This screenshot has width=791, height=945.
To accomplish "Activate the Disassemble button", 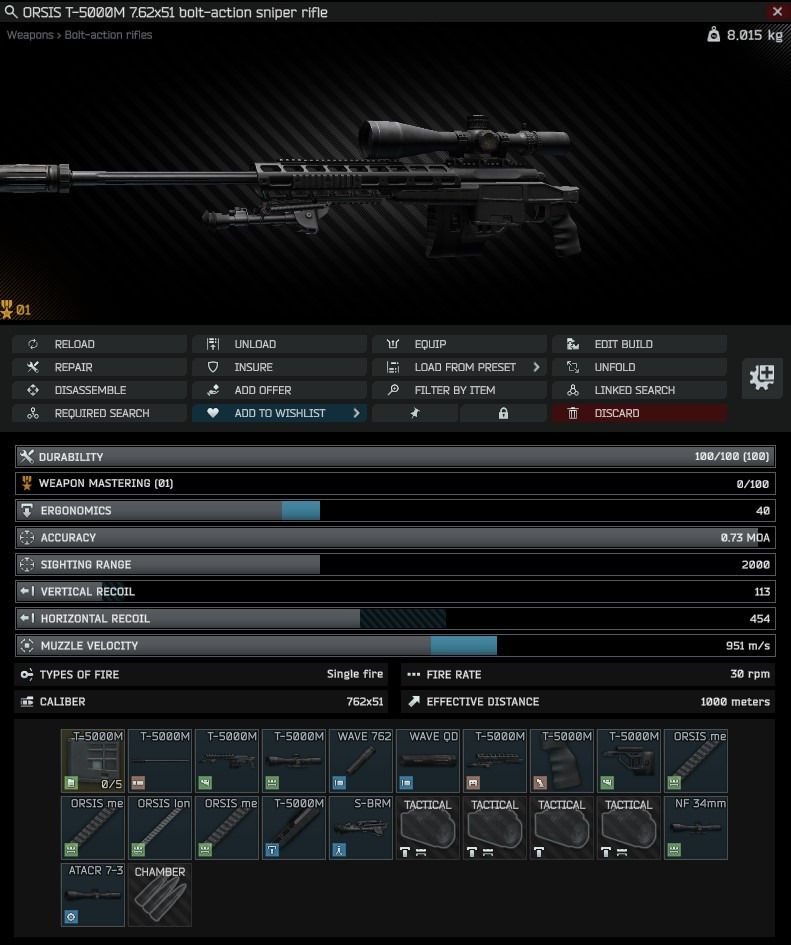I will [99, 390].
